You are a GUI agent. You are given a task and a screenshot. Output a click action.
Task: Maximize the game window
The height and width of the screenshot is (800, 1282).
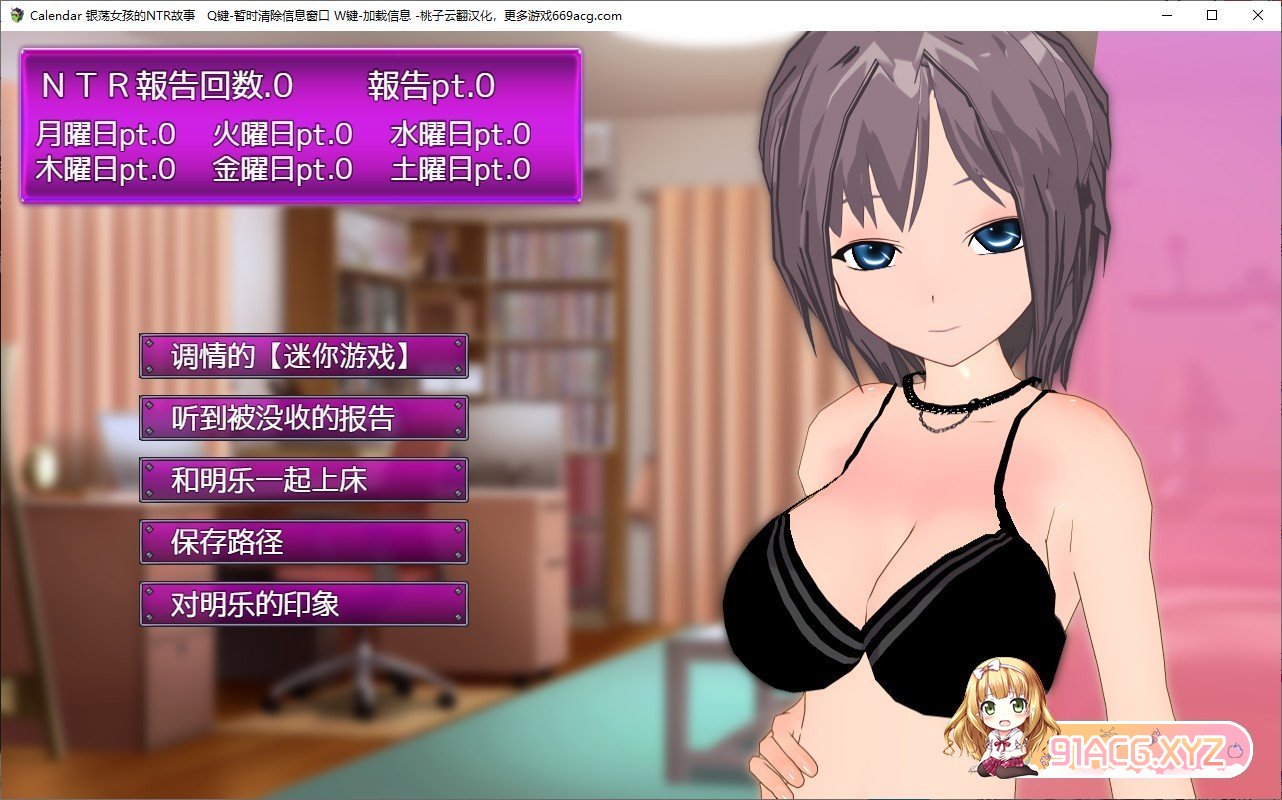[1212, 15]
